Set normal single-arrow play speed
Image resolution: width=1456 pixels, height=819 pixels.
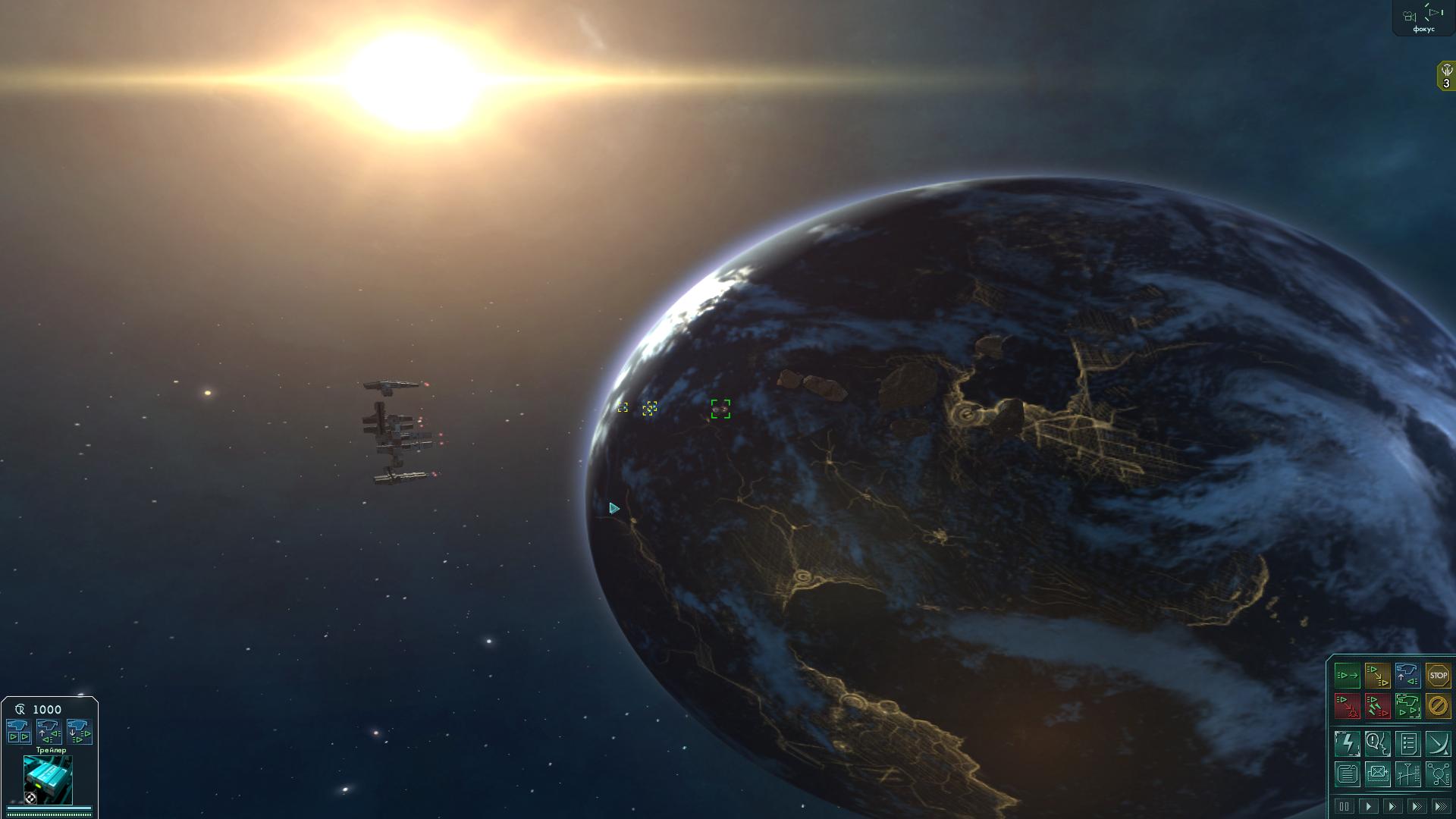1368,806
